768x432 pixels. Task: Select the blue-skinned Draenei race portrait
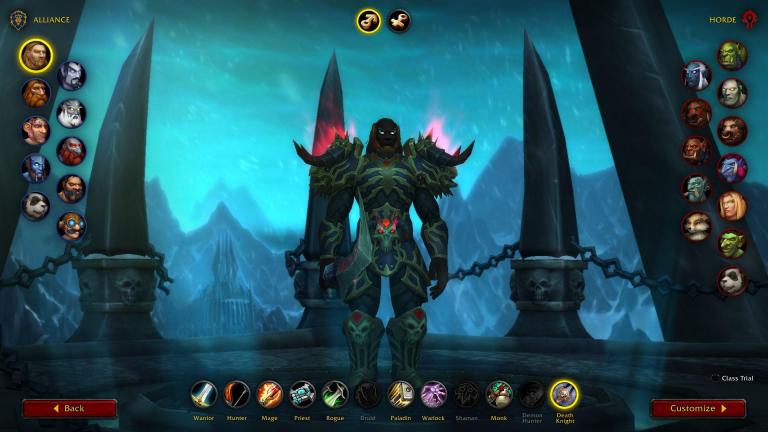pyautogui.click(x=36, y=168)
